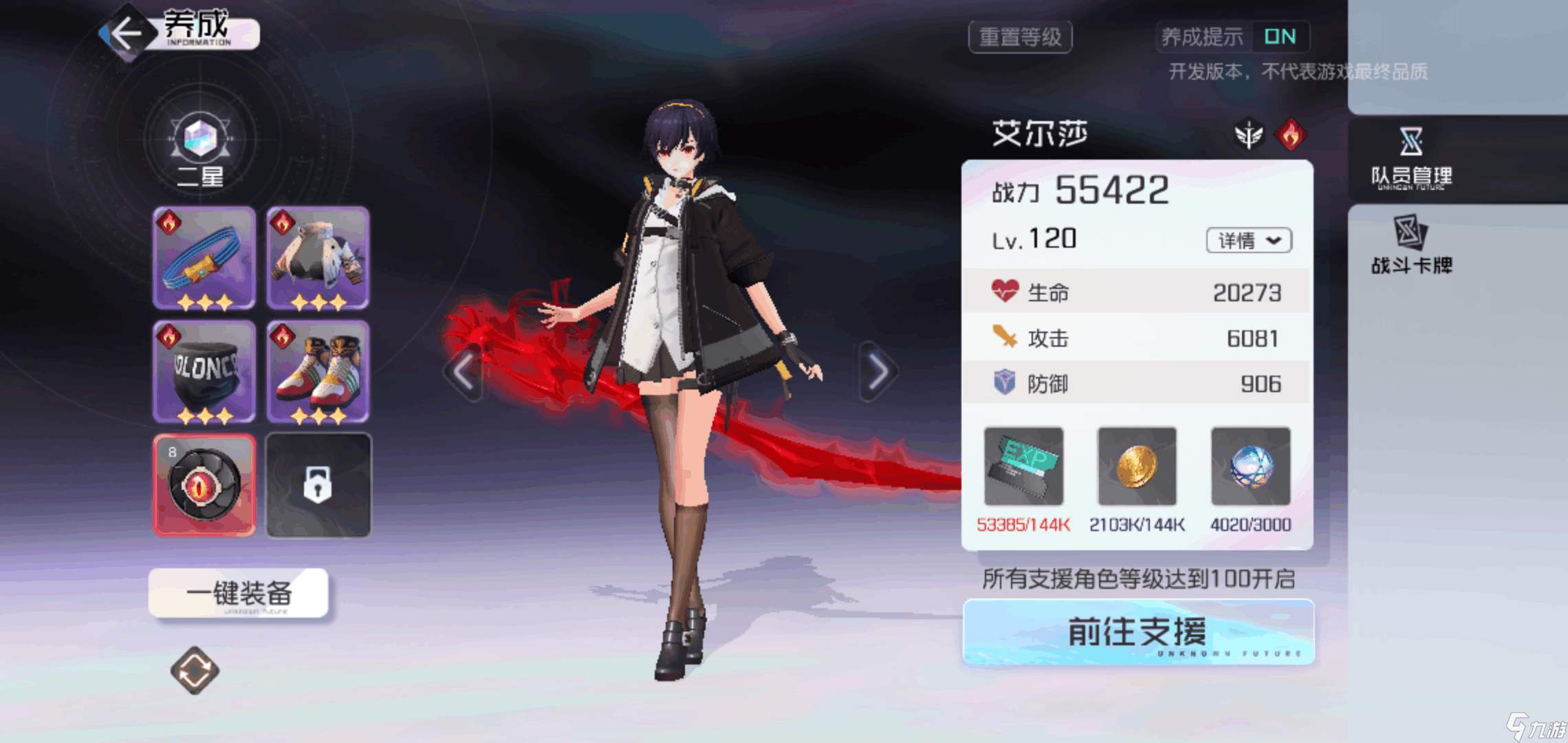Expand the 详情 stats dropdown

[1249, 240]
